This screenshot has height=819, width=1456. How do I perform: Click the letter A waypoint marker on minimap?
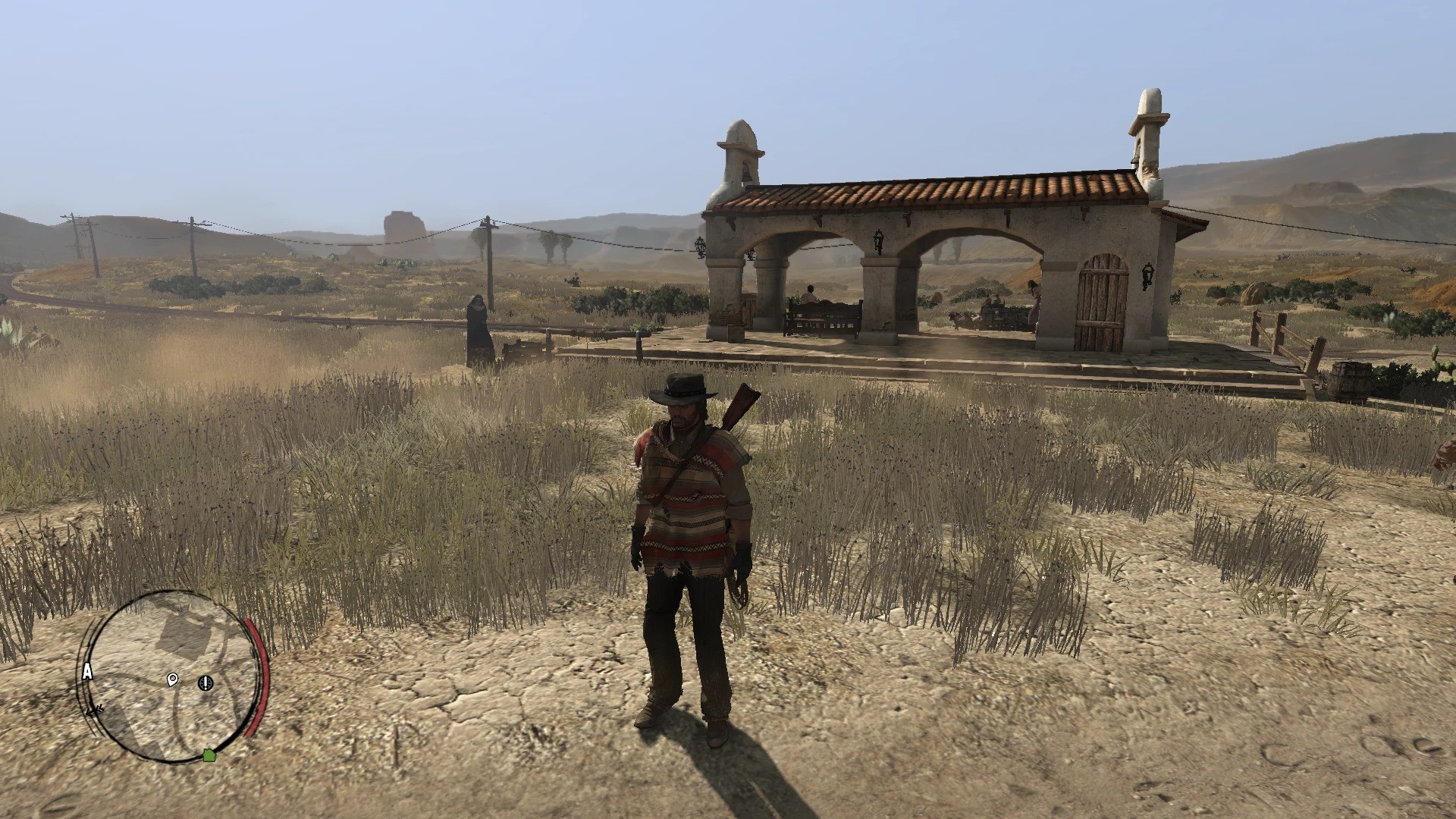point(87,671)
